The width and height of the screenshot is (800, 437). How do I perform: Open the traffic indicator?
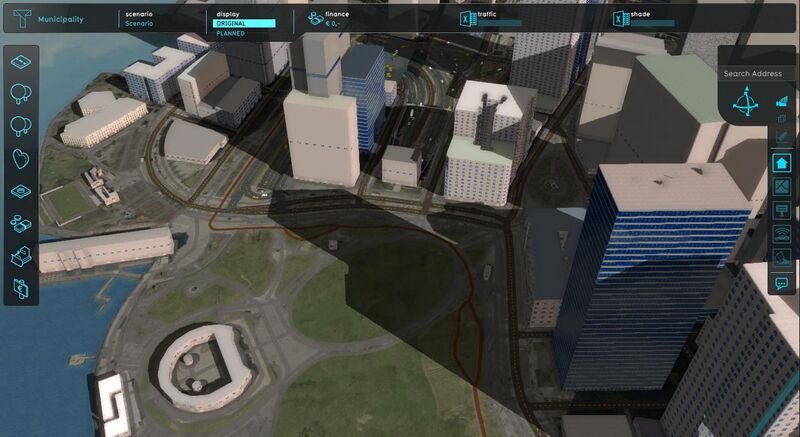click(x=490, y=19)
